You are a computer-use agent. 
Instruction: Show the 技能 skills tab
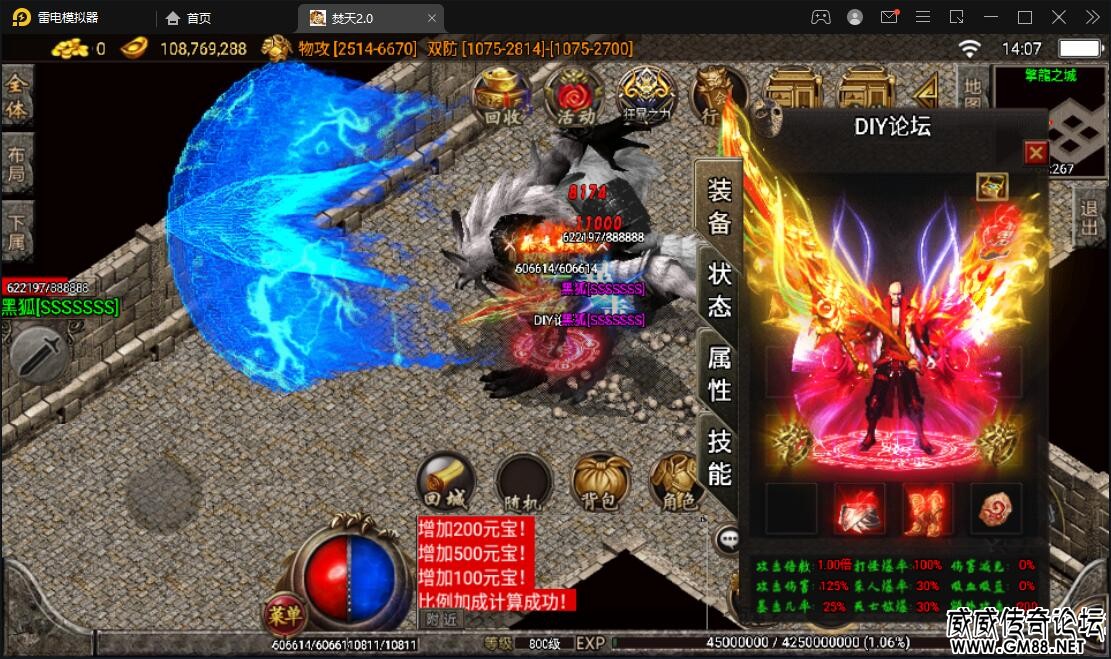pos(719,456)
